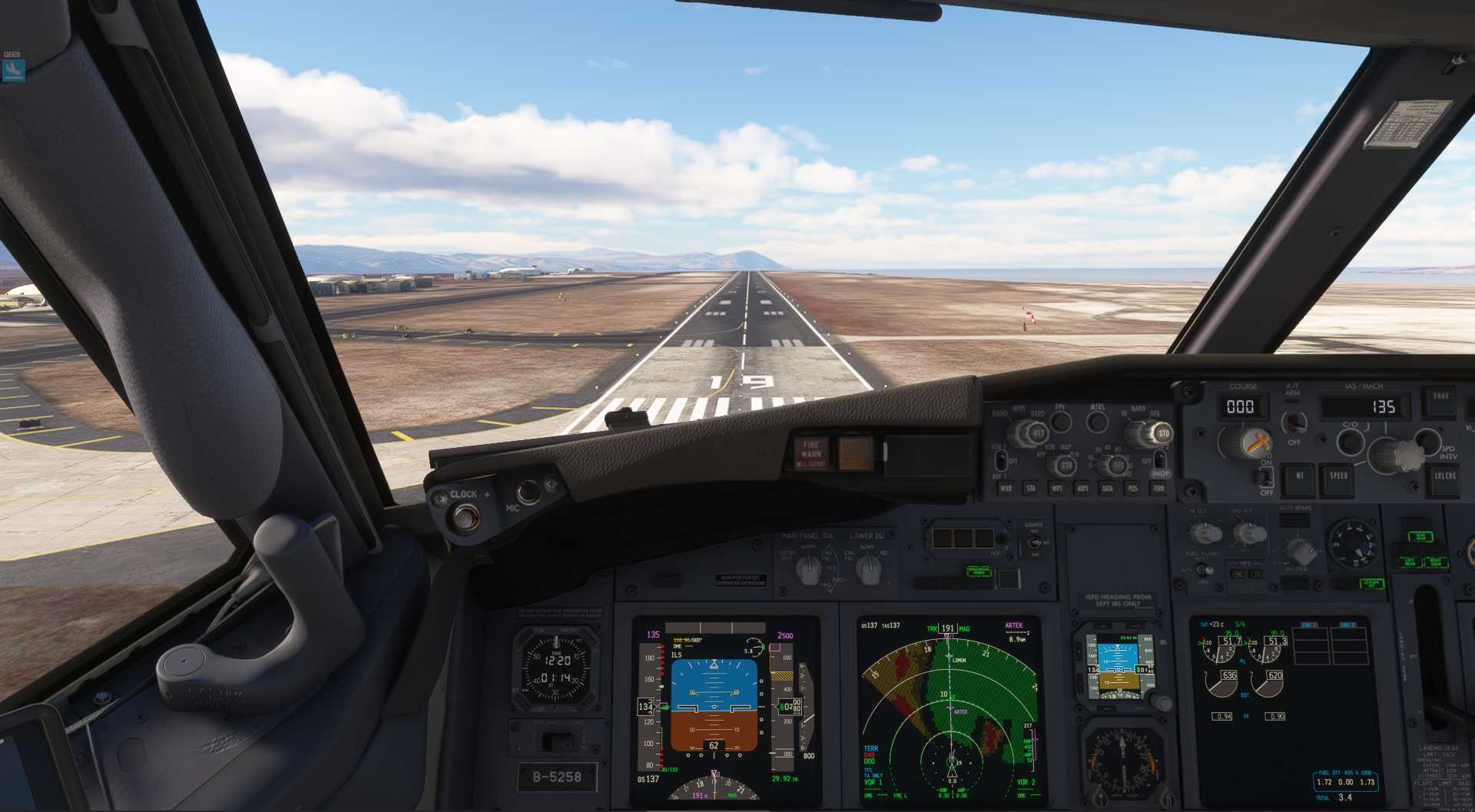This screenshot has width=1475, height=812.
Task: Click the MAIN PANEL DU selector knob
Action: tap(808, 568)
